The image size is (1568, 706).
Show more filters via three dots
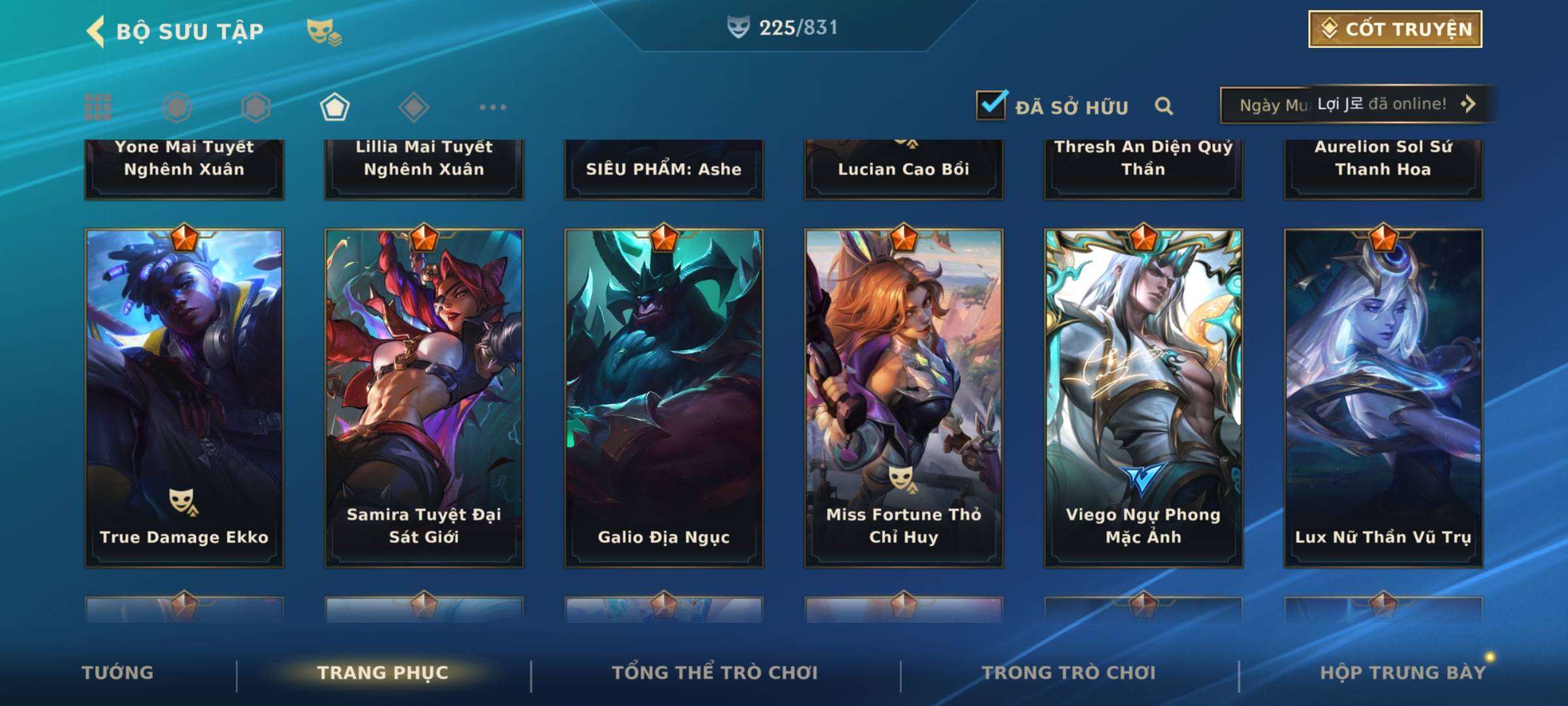click(x=493, y=107)
